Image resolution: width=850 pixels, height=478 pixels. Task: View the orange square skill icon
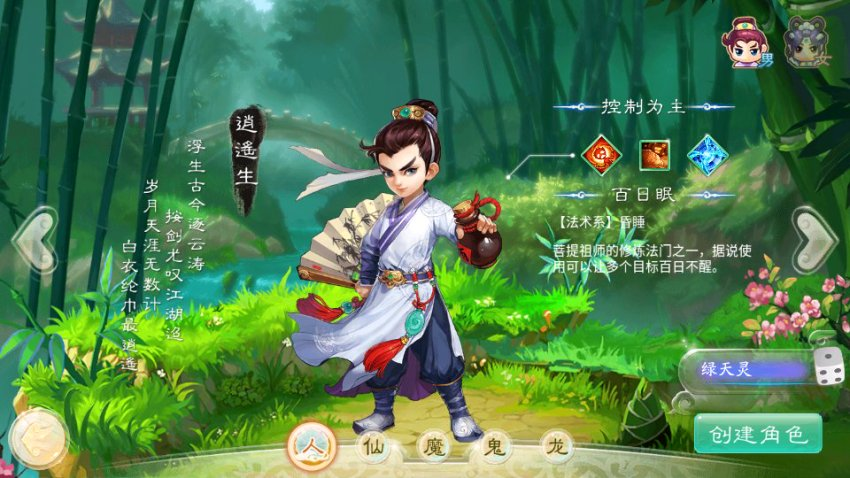[x=655, y=154]
